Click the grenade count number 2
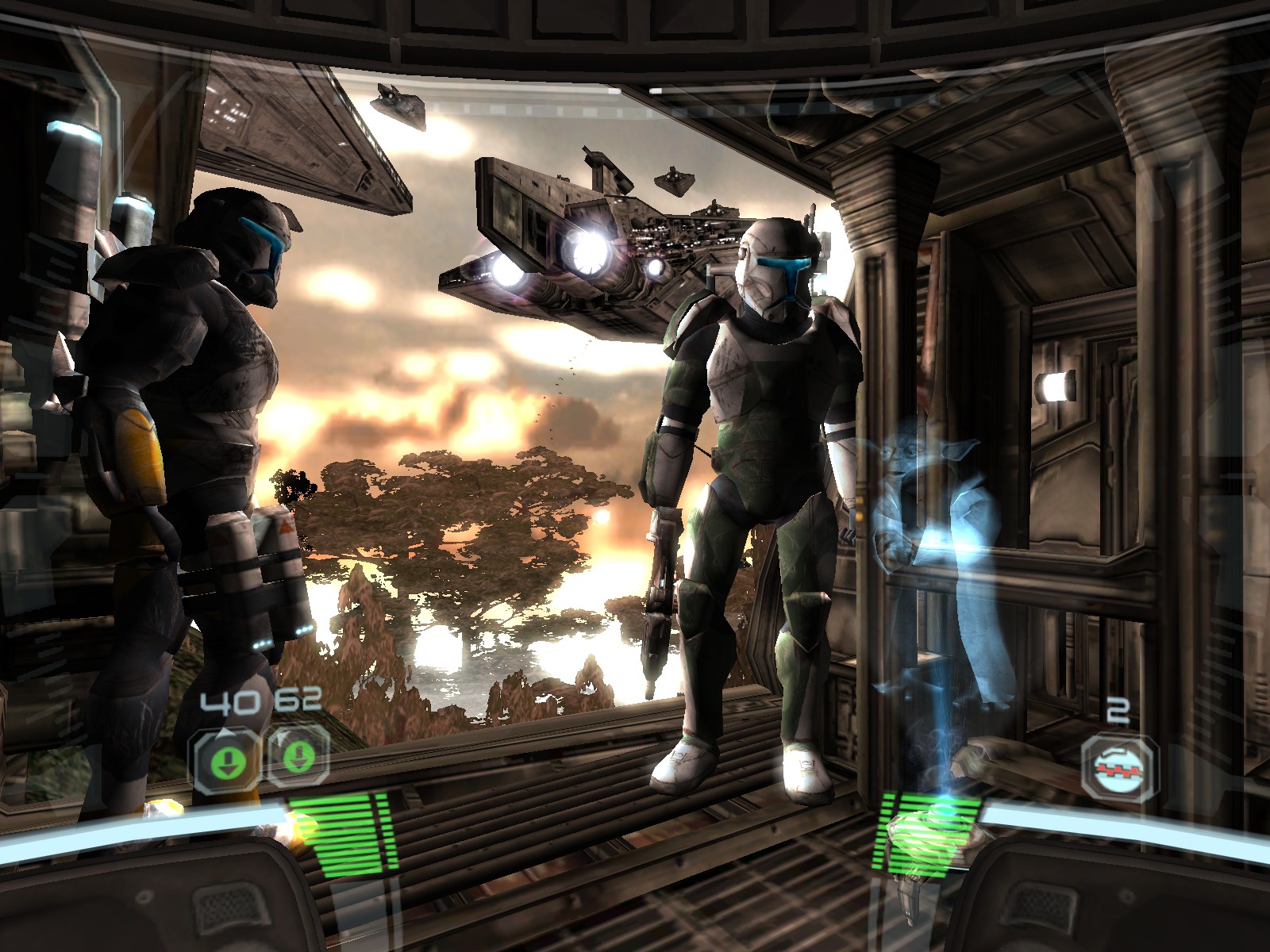 pyautogui.click(x=1117, y=708)
